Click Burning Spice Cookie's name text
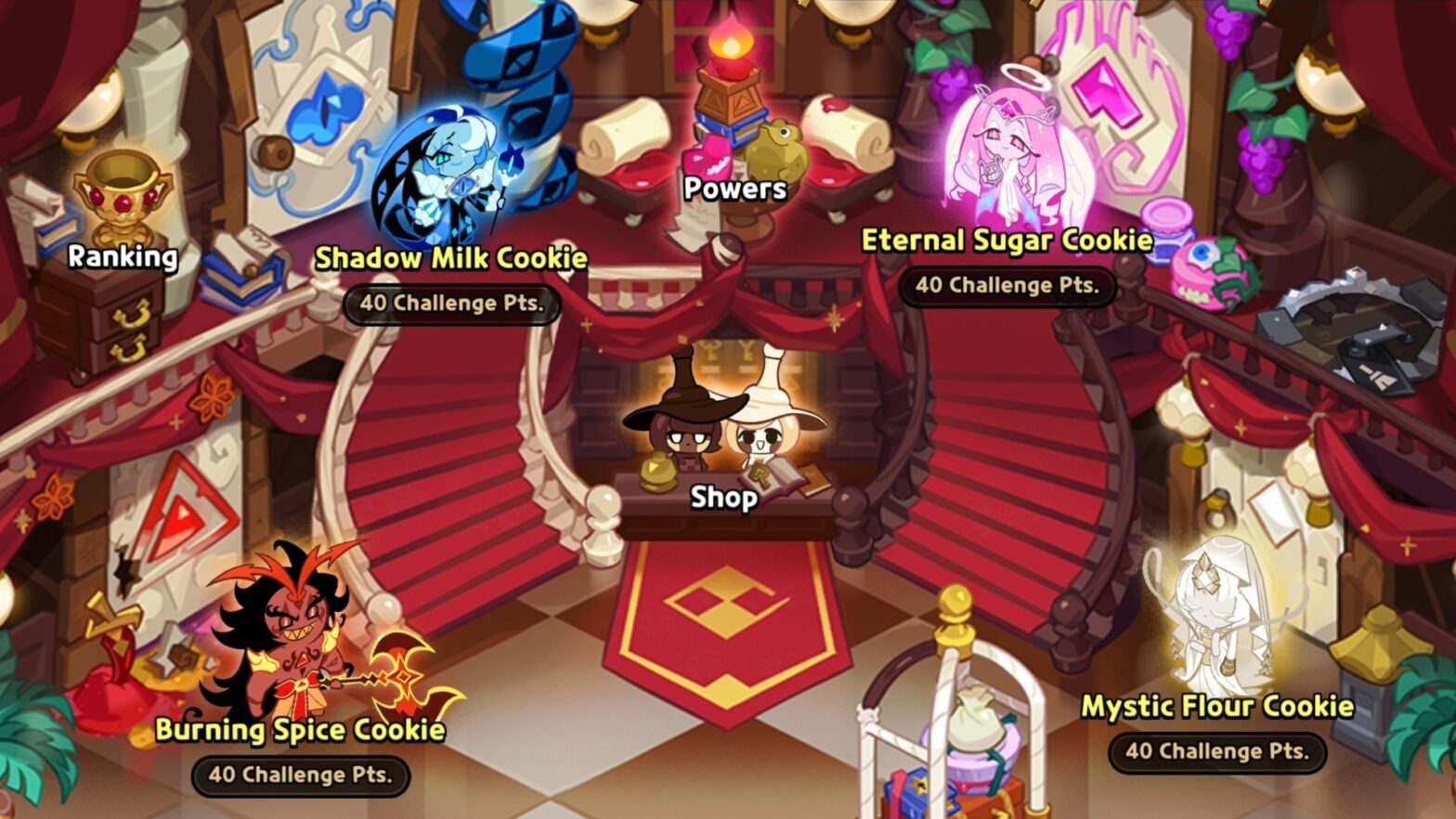 pyautogui.click(x=301, y=732)
